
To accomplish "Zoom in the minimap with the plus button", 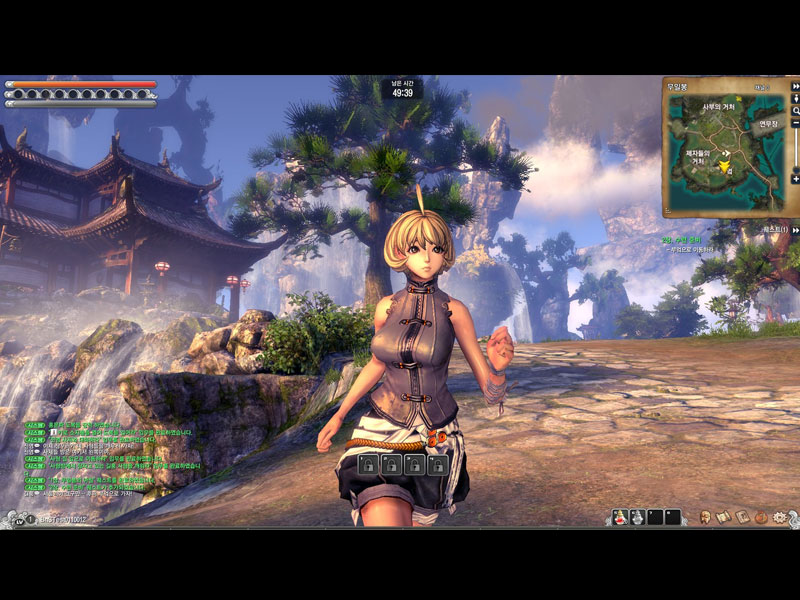I will (x=796, y=179).
